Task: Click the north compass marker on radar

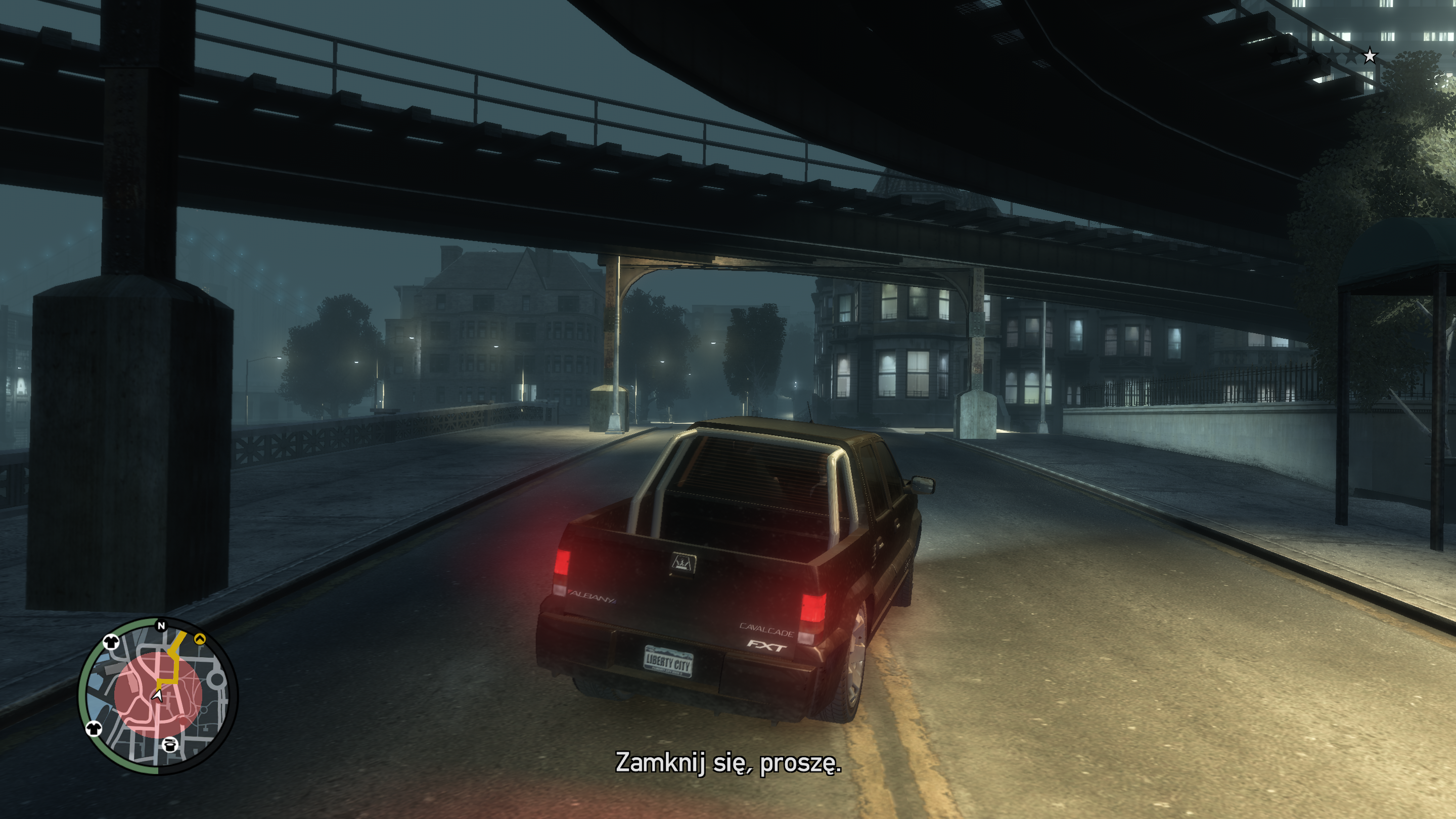Action: tap(161, 626)
